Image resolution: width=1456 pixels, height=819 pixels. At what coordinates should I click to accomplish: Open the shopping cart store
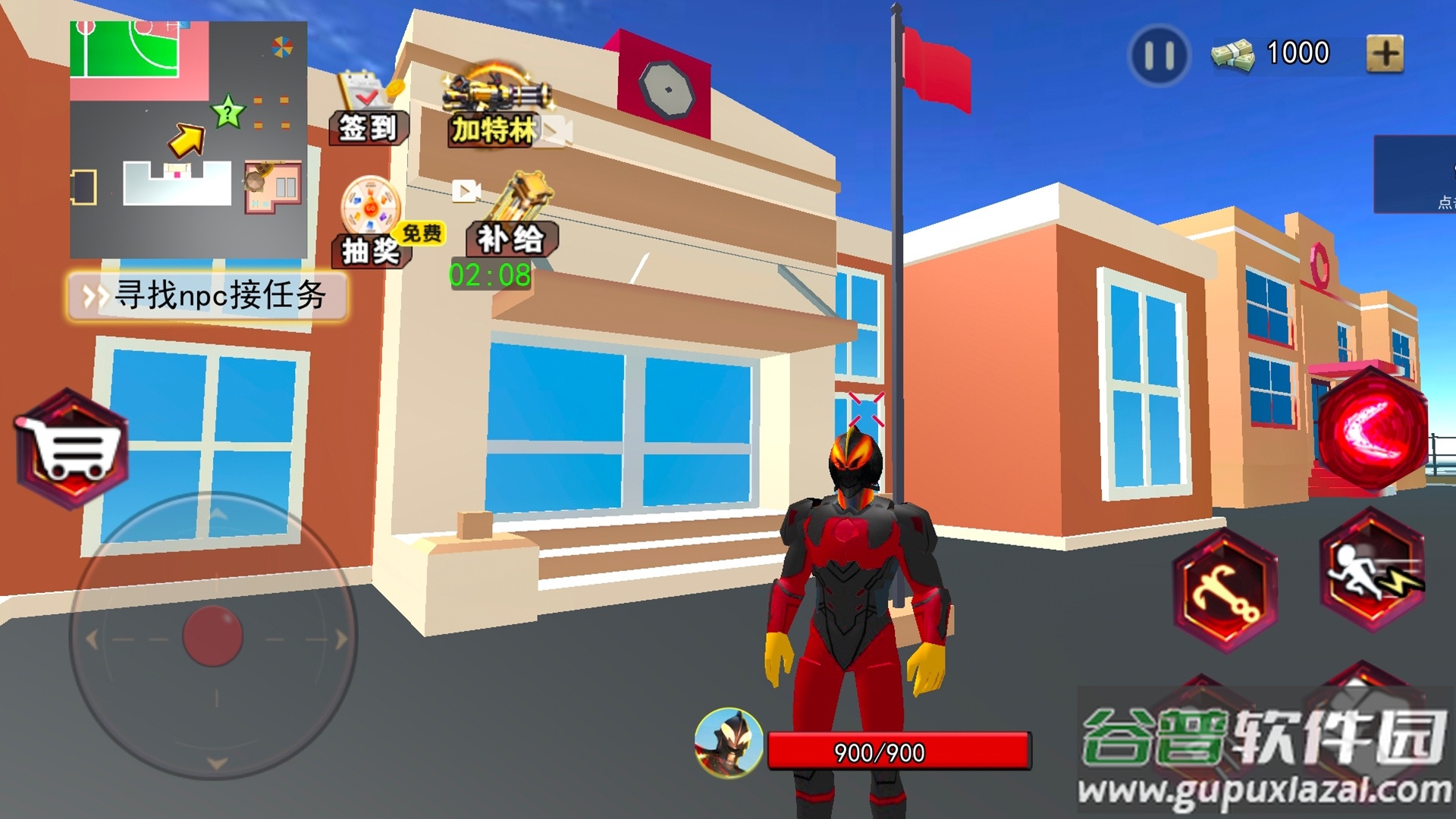[x=73, y=449]
